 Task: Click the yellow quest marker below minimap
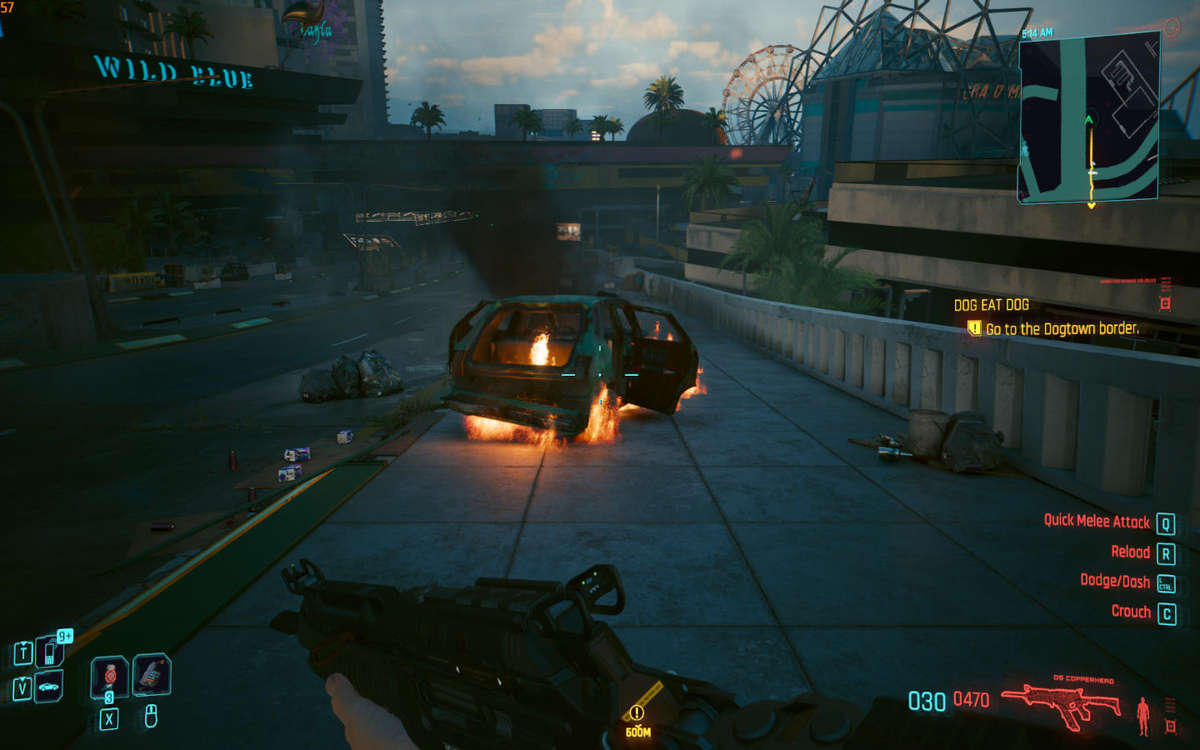pos(1091,206)
